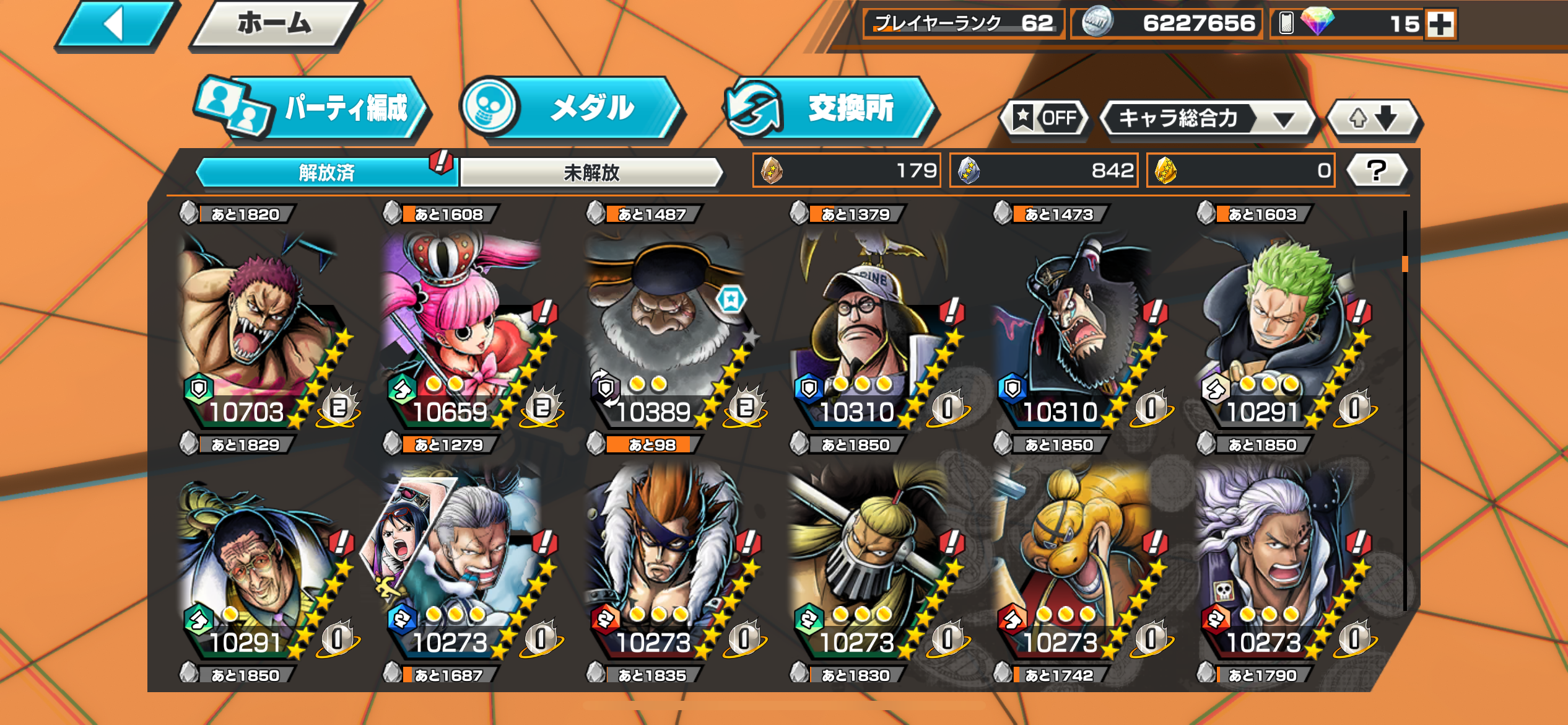Toggle the star favorite filter OFF
This screenshot has height=725, width=1568.
(1045, 118)
